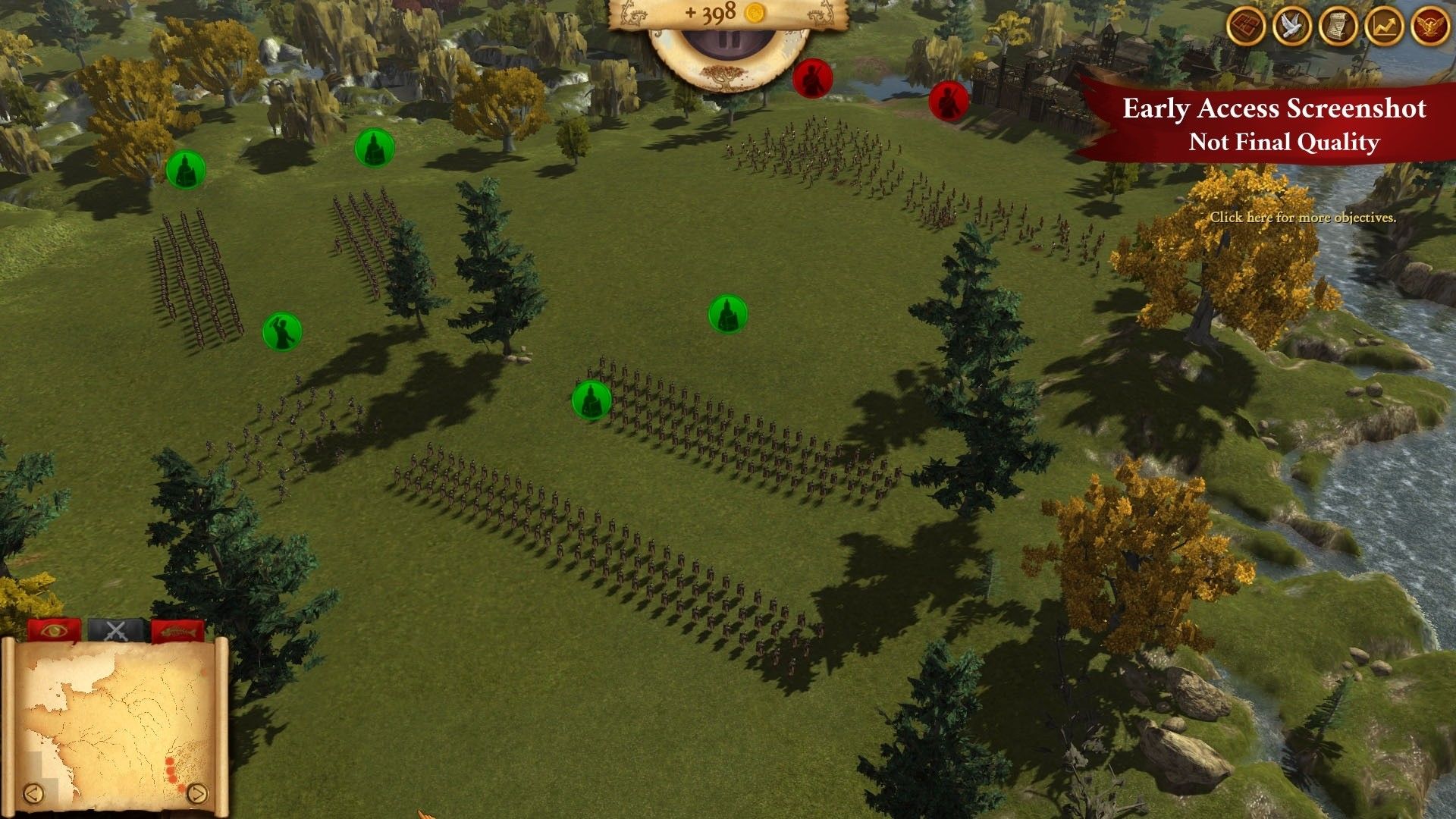This screenshot has height=819, width=1456.
Task: Click the minimap's left arrow button
Action: [33, 793]
